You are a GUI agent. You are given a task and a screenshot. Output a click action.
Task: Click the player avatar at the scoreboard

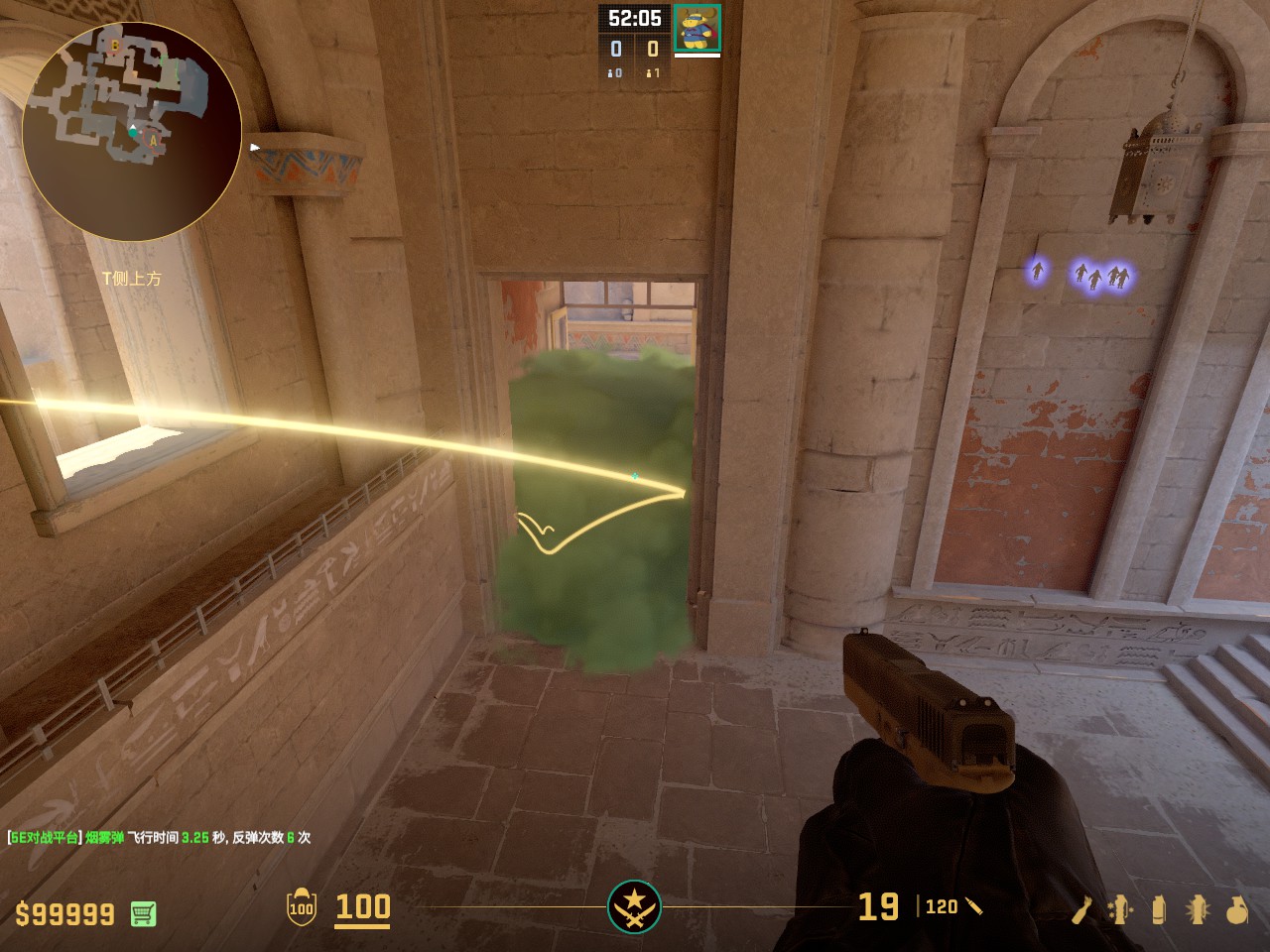697,28
